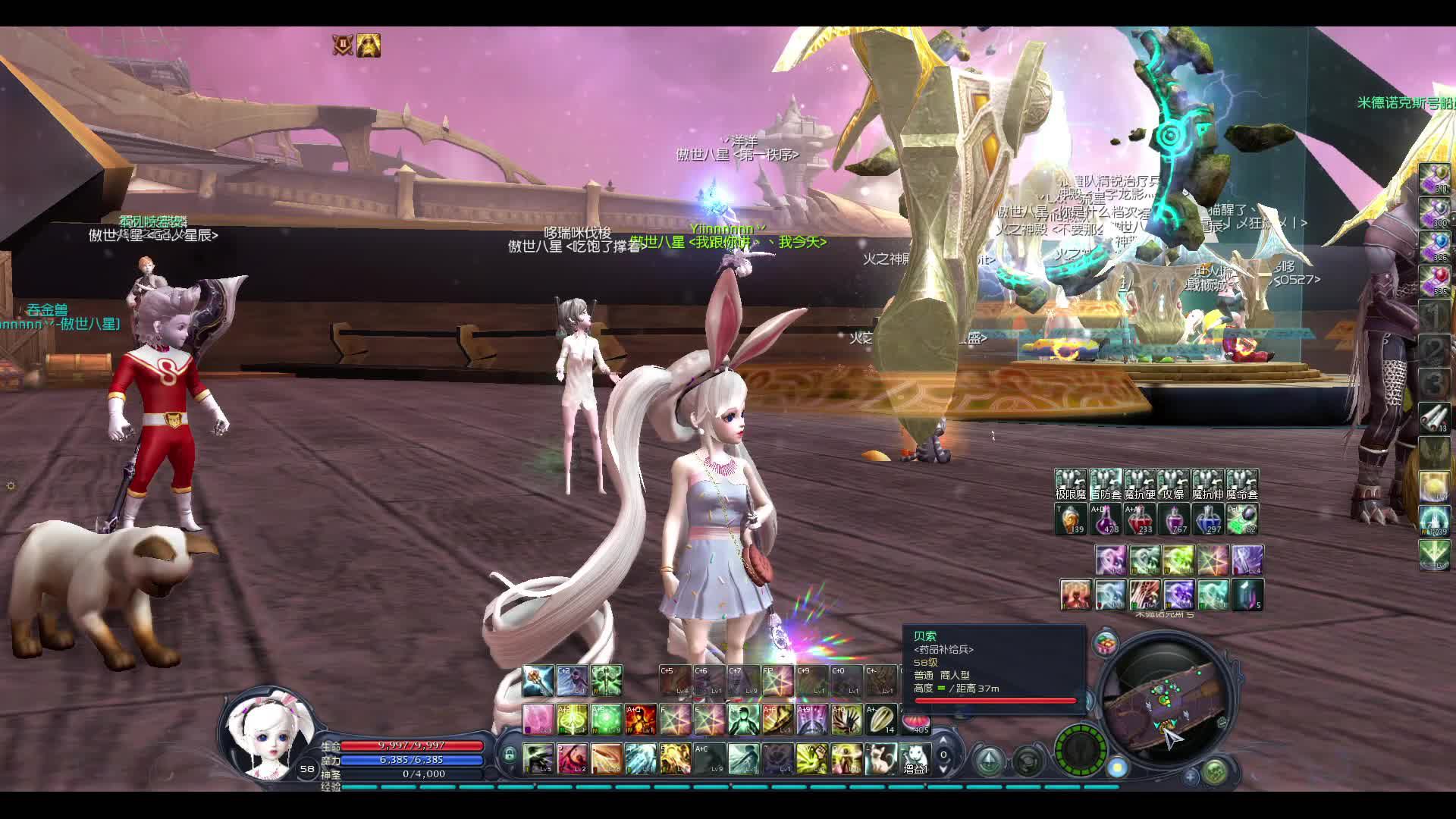The width and height of the screenshot is (1456, 819).
Task: Use the green scroll item showing 82
Action: tap(1242, 519)
